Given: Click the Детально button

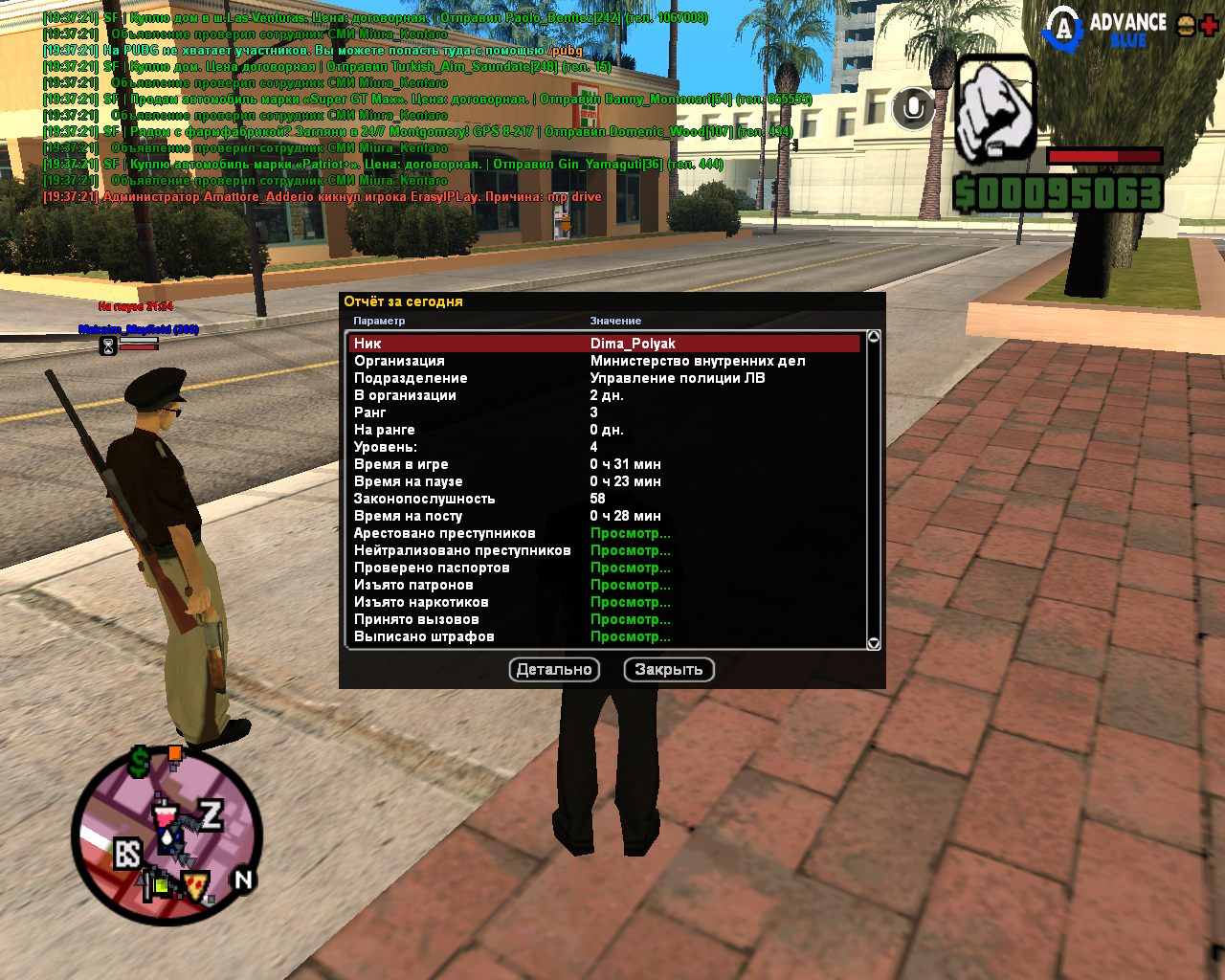Looking at the screenshot, I should click(x=554, y=670).
